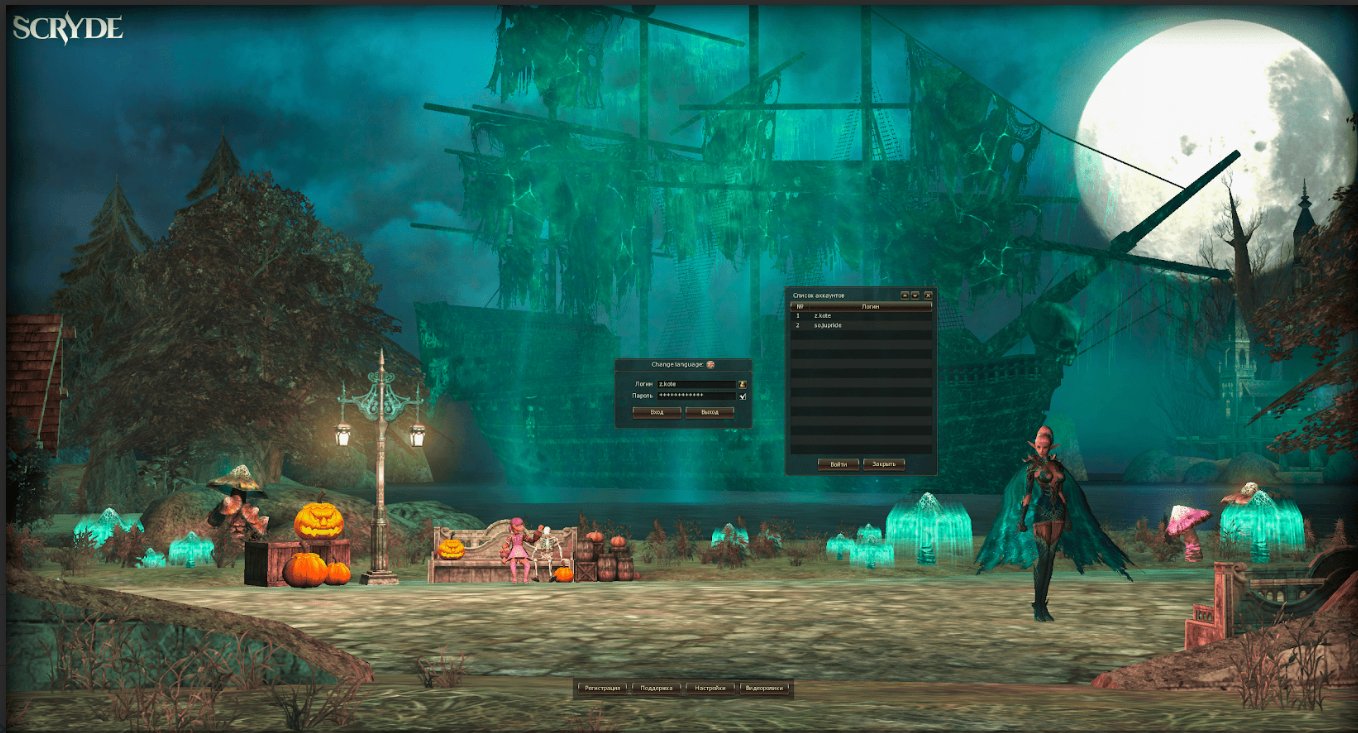Move the selected account down with the arrow
This screenshot has height=733, width=1358.
click(x=915, y=295)
